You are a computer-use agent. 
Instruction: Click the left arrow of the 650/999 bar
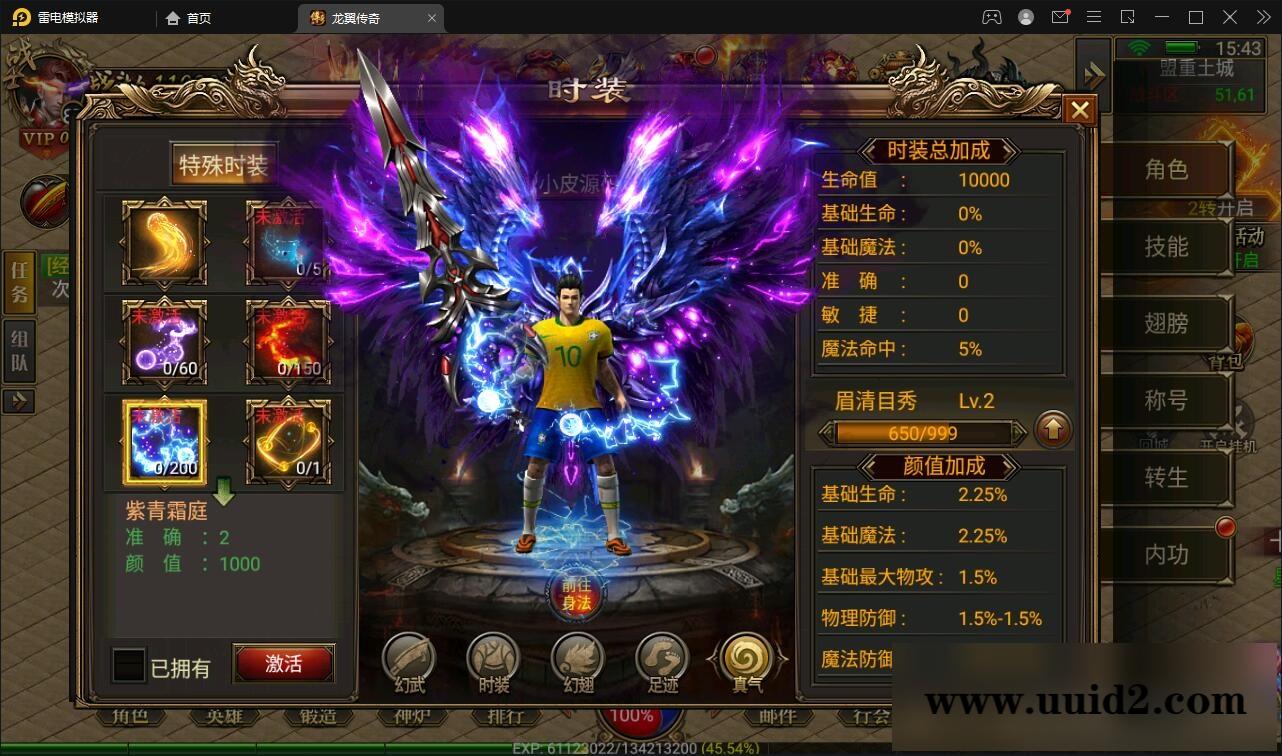[824, 433]
